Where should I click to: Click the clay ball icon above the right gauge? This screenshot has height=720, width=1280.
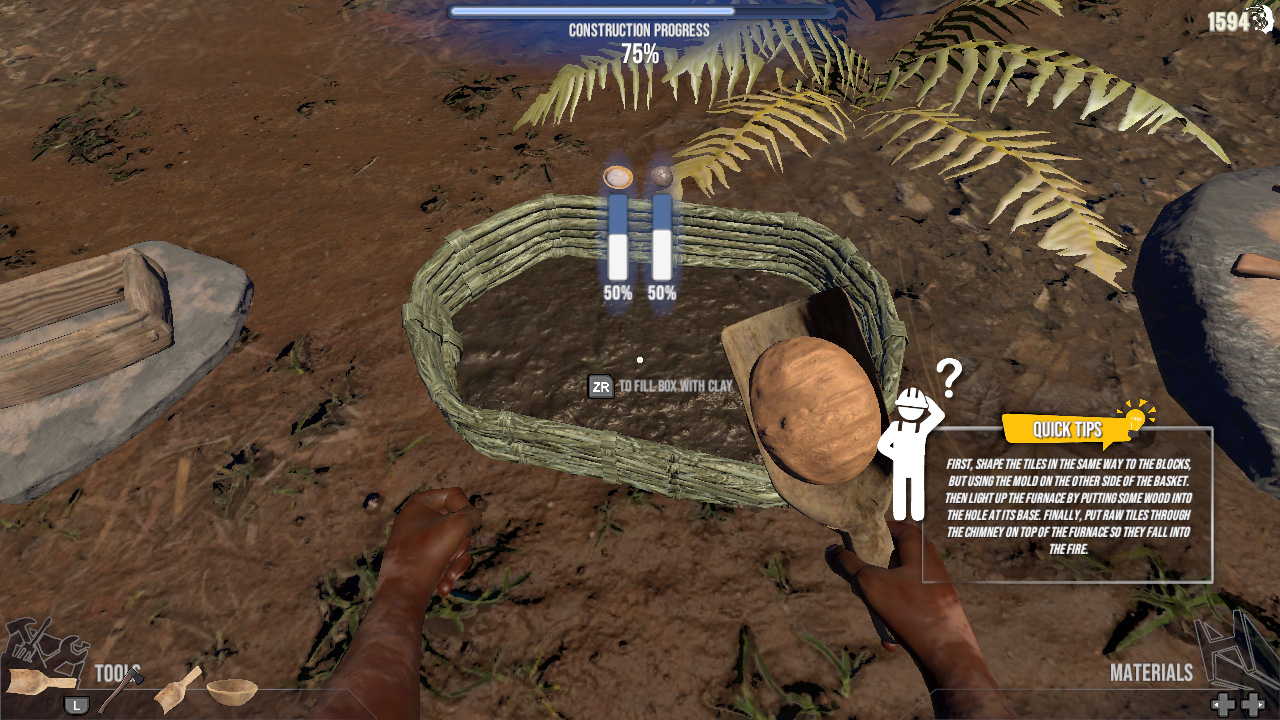(663, 177)
